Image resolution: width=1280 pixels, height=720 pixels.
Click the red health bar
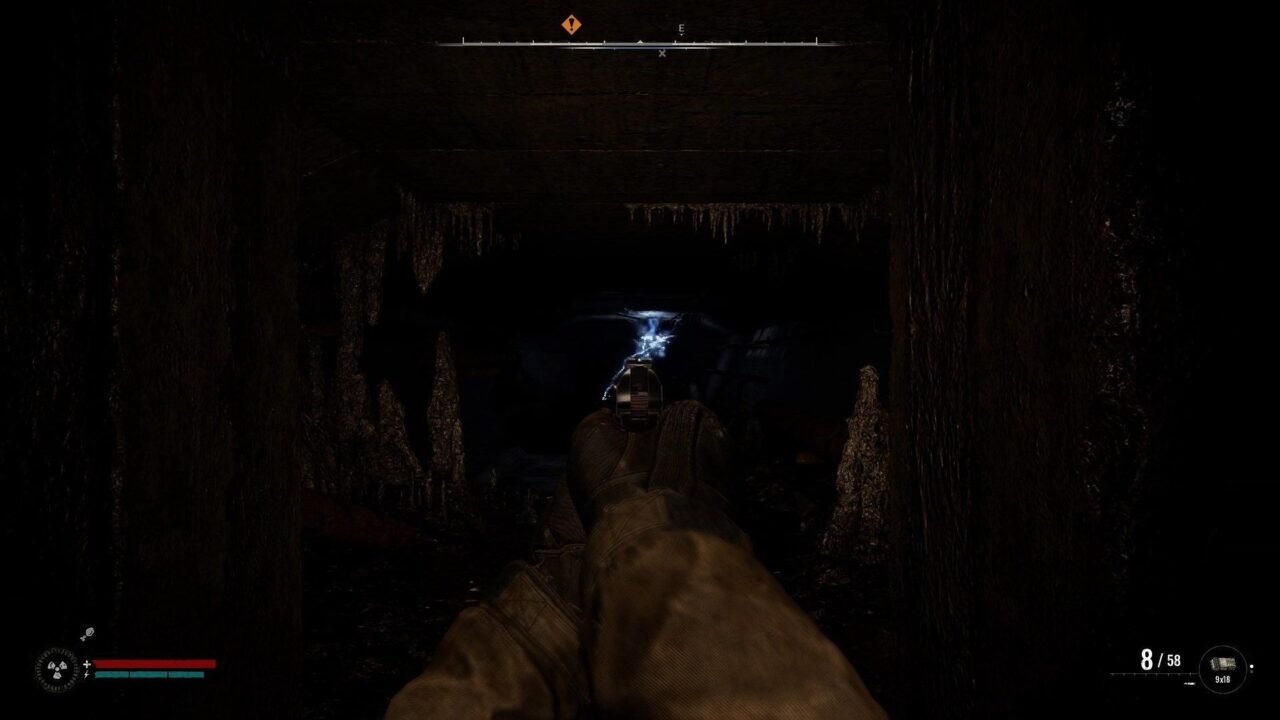coord(154,663)
